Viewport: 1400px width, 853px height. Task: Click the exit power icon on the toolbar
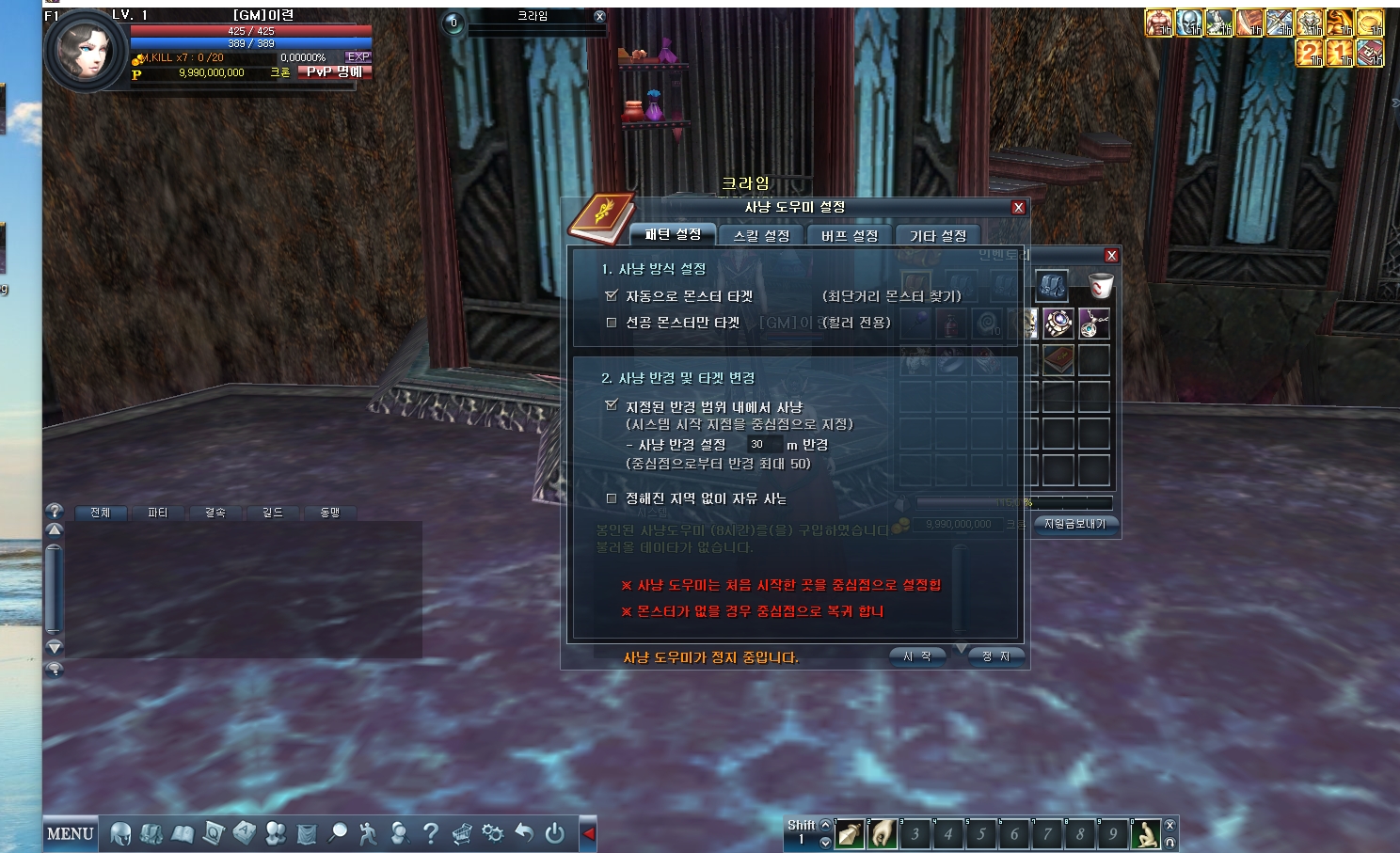(554, 832)
